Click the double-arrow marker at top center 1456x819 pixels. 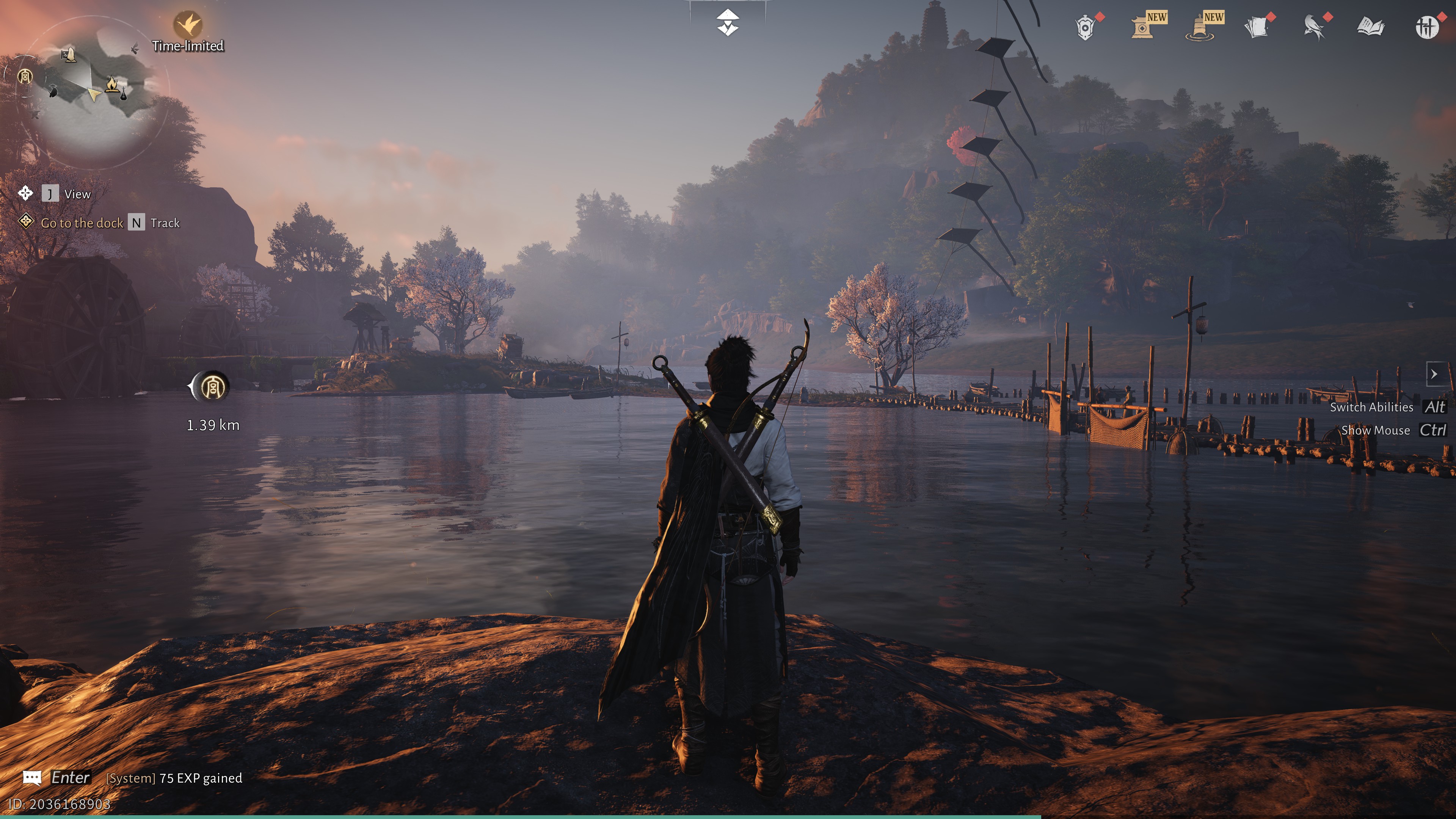click(728, 23)
